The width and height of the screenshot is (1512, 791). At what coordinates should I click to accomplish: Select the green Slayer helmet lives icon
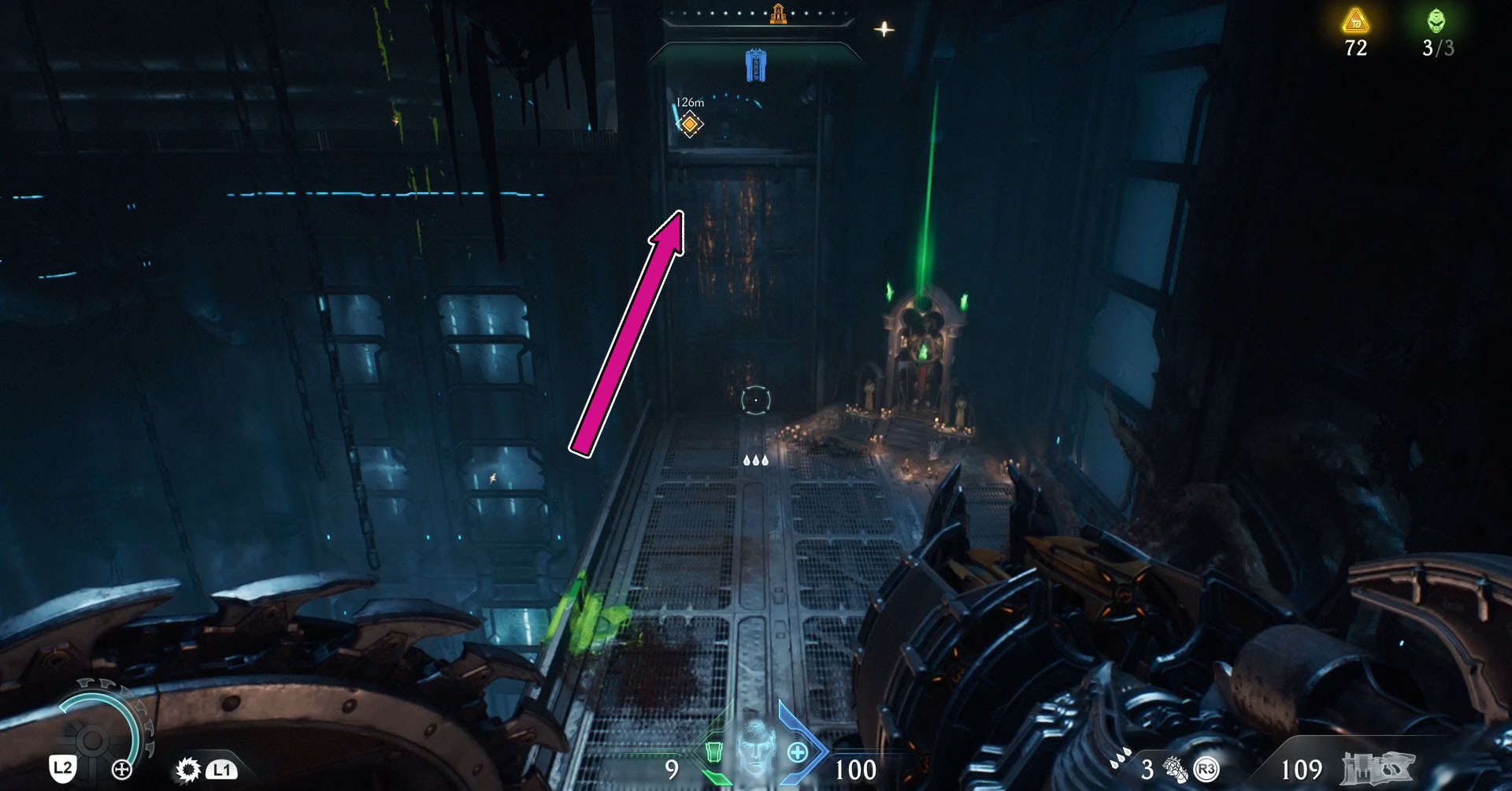tap(1436, 20)
